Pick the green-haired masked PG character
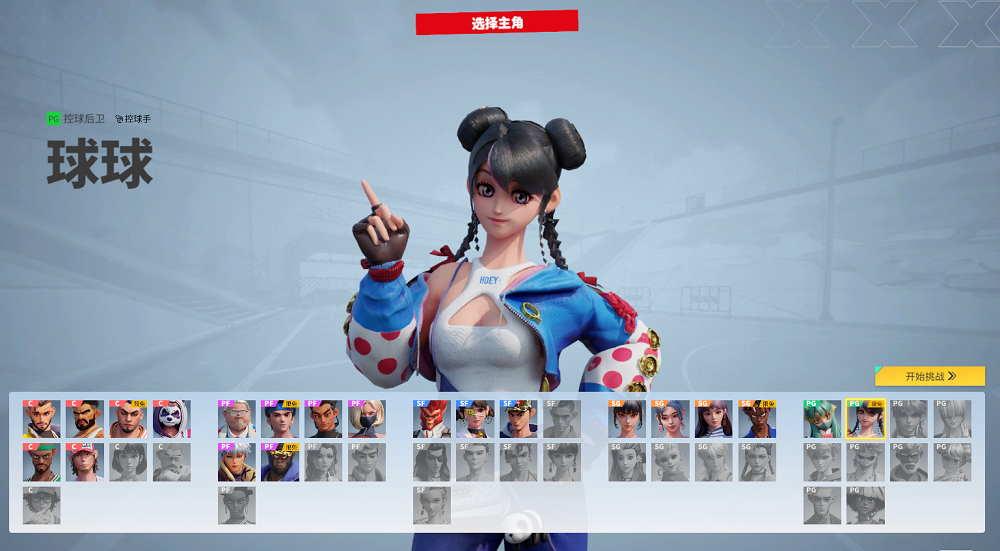This screenshot has width=1000, height=551. (x=822, y=419)
